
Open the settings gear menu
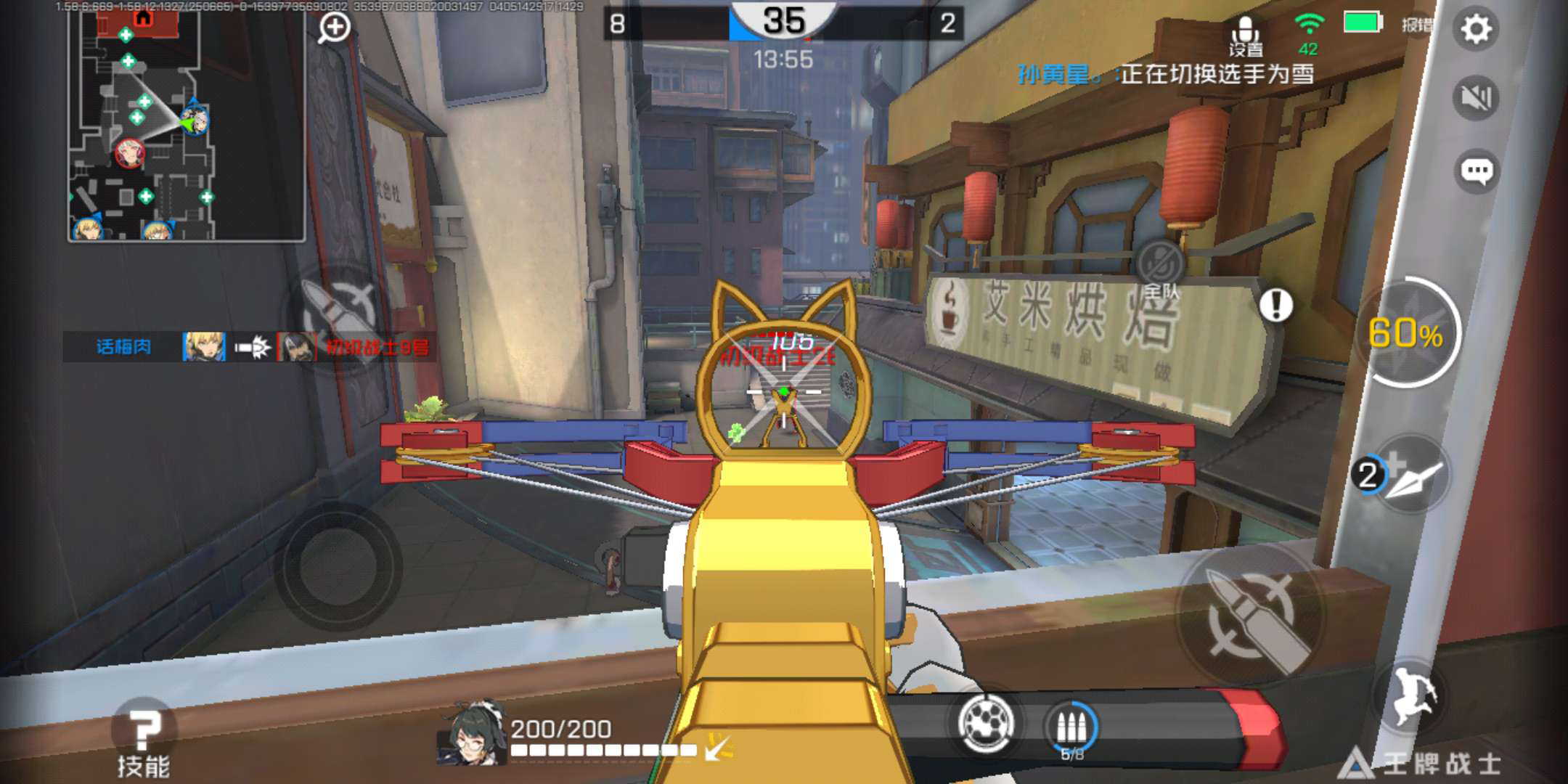[x=1476, y=29]
